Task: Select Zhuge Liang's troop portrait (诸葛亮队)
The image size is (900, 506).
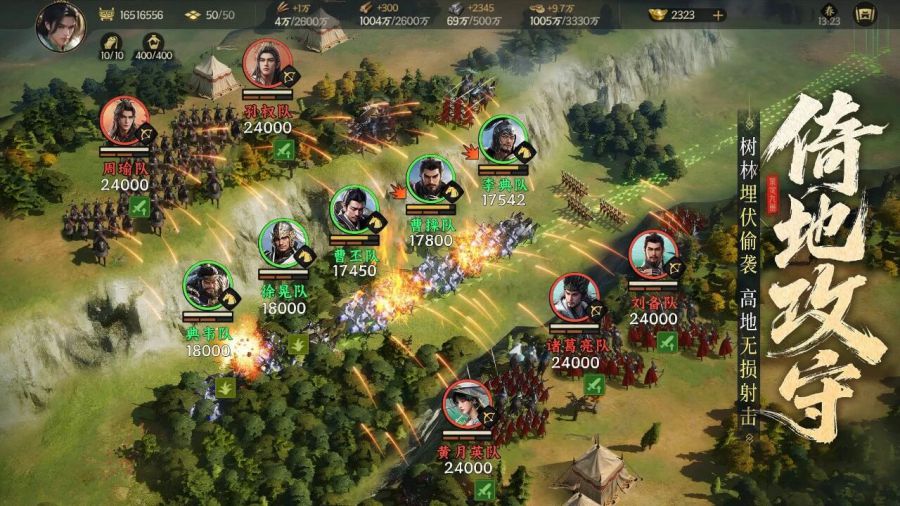Action: click(x=575, y=297)
